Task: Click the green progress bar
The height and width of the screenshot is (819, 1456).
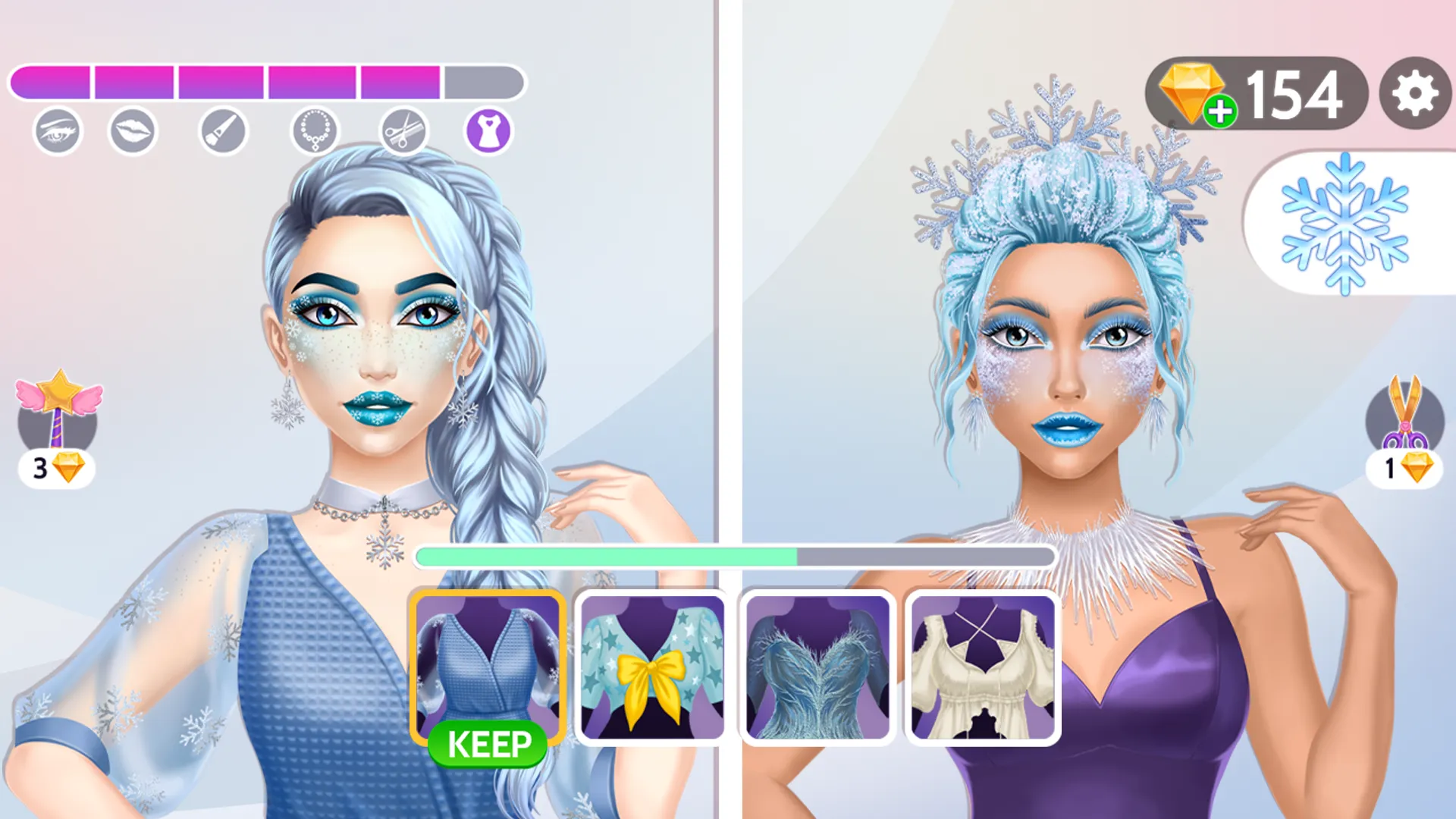Action: coord(607,556)
